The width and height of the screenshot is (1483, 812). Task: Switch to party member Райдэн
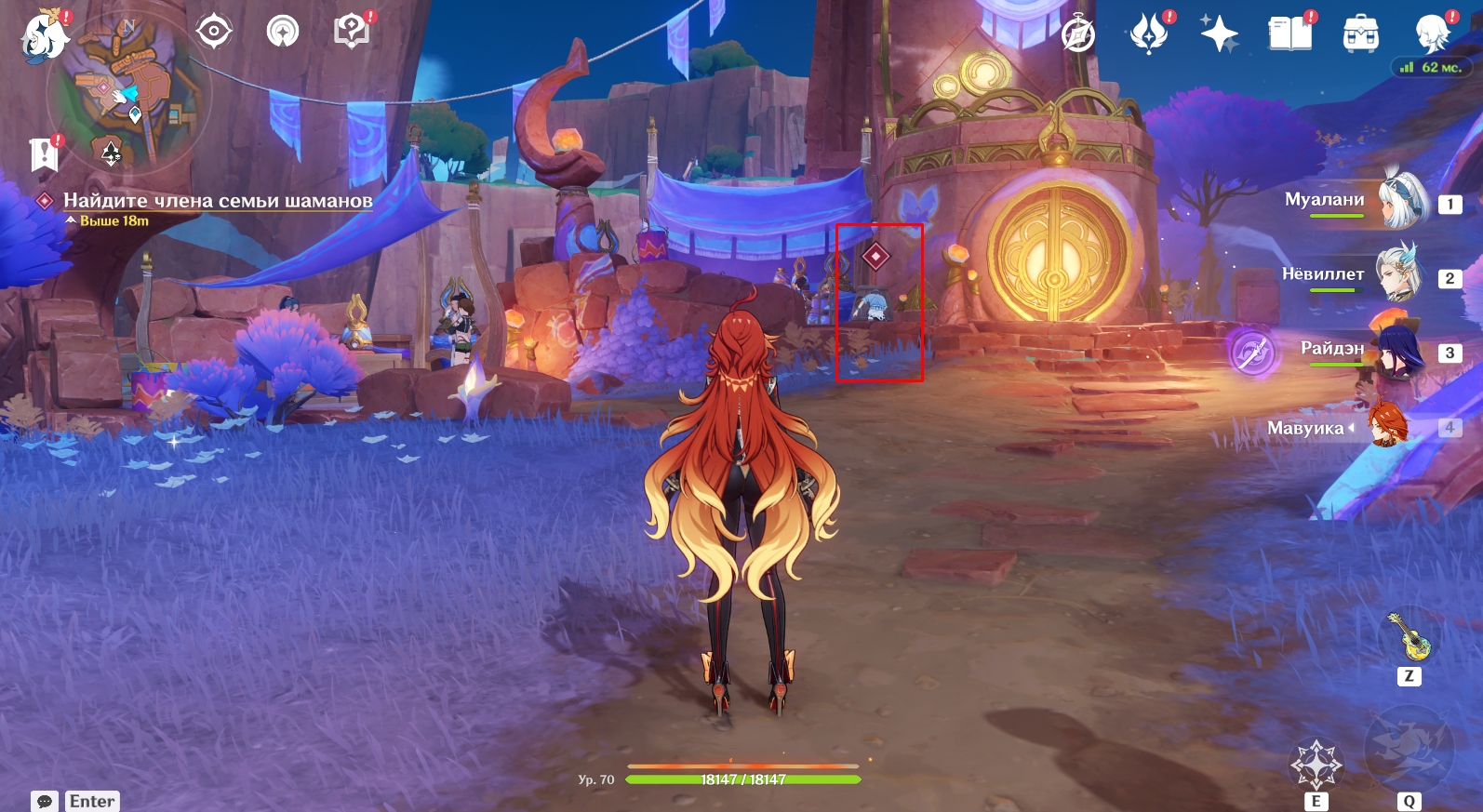1395,350
